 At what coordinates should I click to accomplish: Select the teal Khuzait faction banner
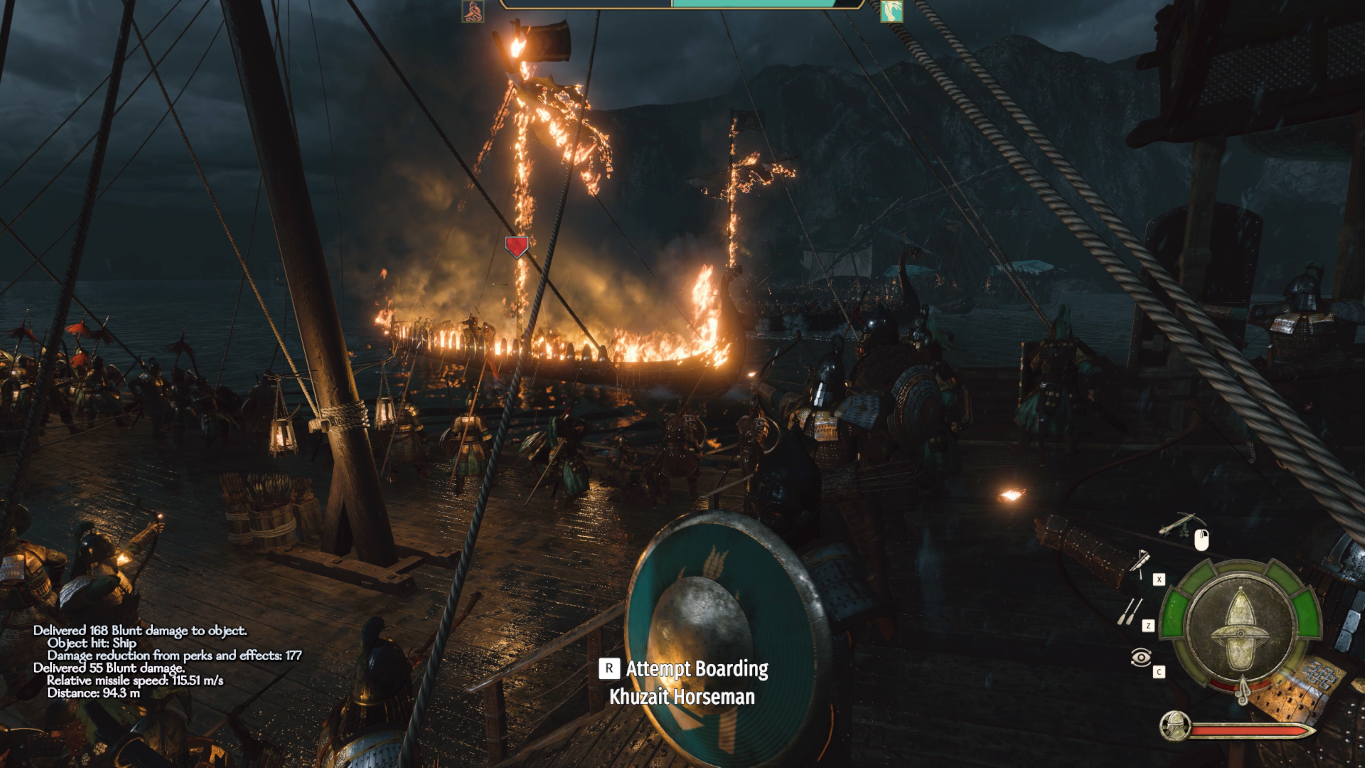(891, 11)
